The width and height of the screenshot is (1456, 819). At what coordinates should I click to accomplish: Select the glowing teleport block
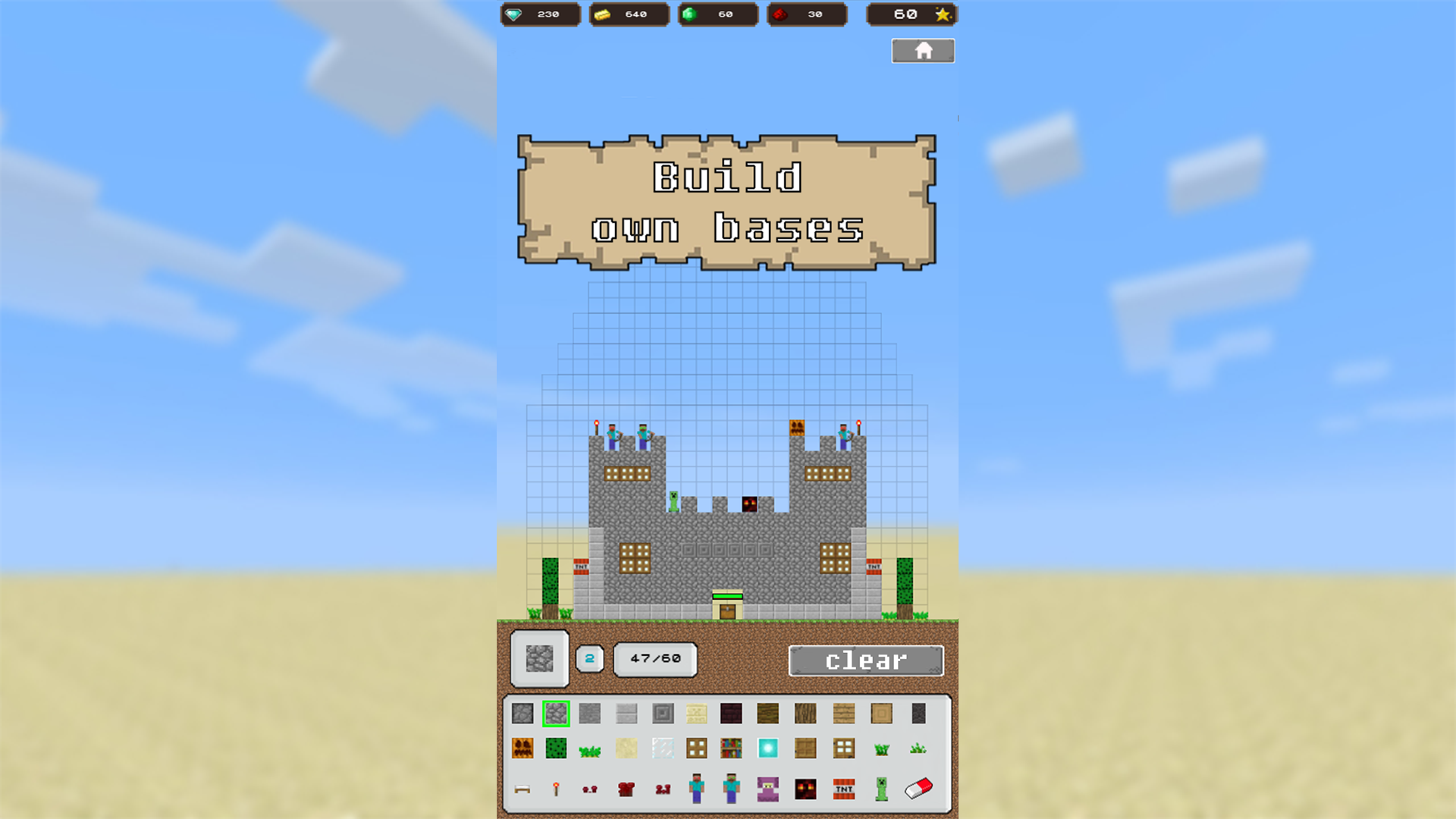point(767,748)
